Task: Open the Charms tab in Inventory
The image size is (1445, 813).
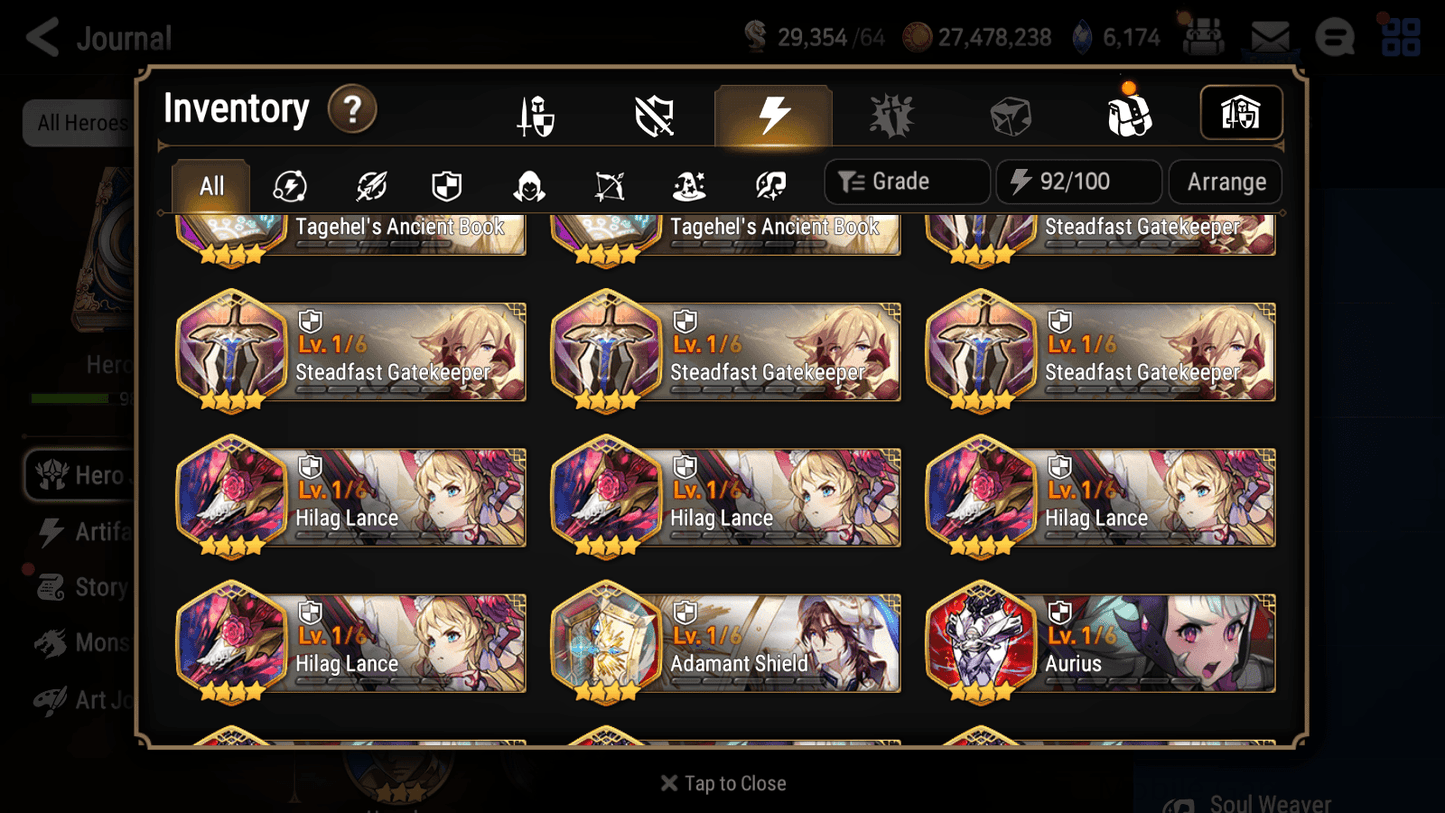Action: 891,113
